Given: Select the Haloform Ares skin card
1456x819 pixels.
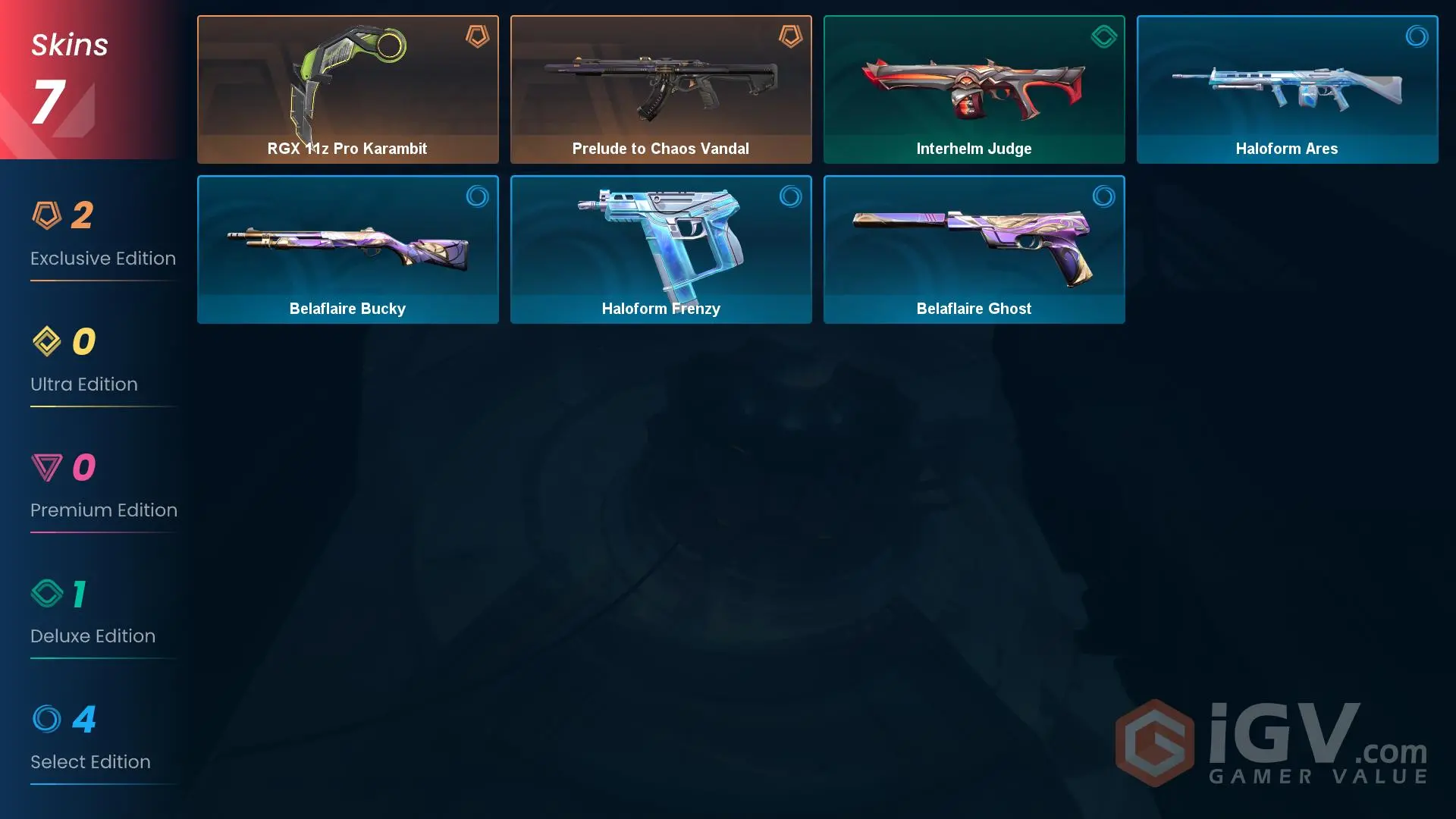Looking at the screenshot, I should tap(1287, 89).
